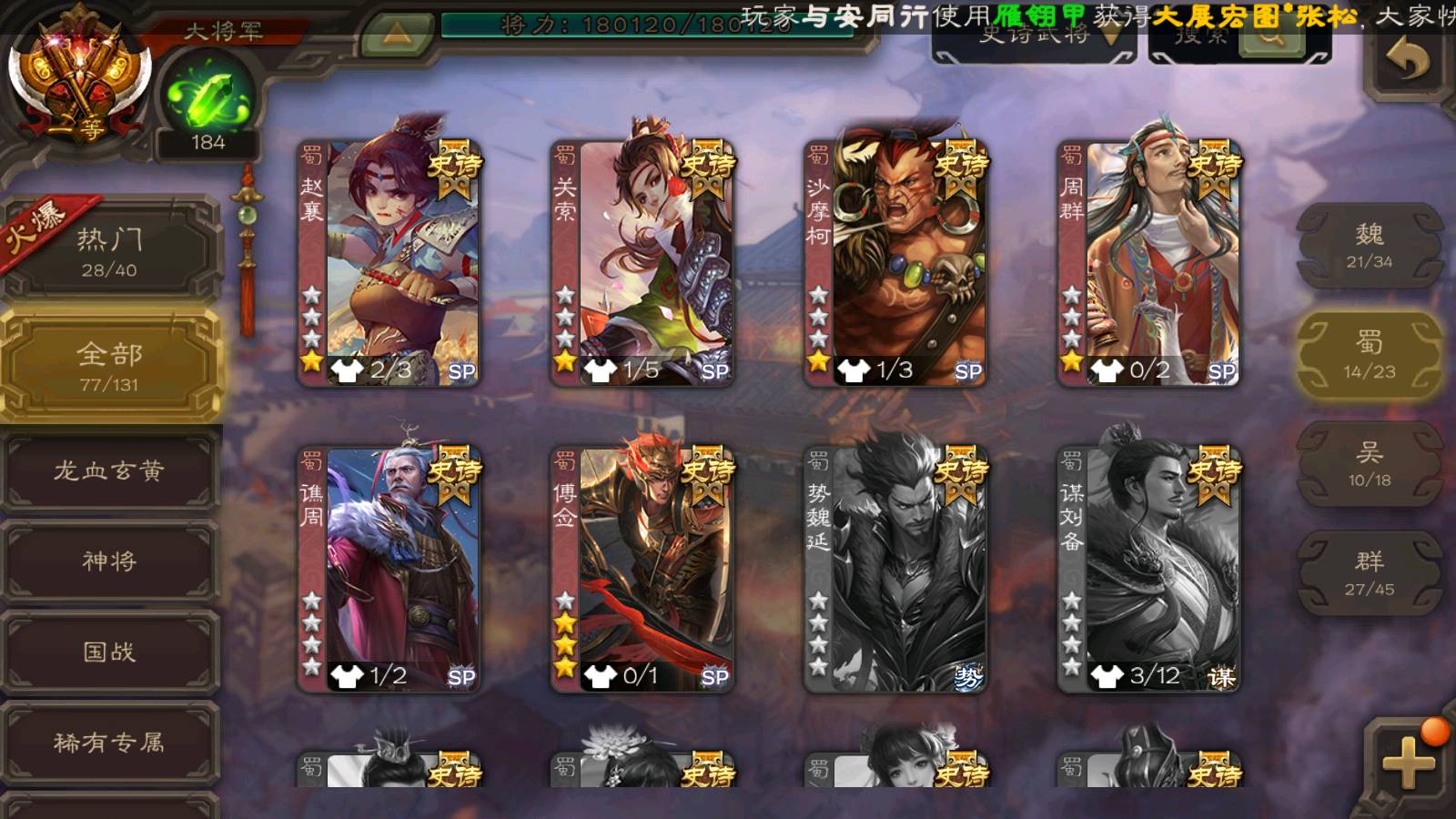The width and height of the screenshot is (1456, 819).
Task: Select the 全部 category tab
Action: point(110,366)
